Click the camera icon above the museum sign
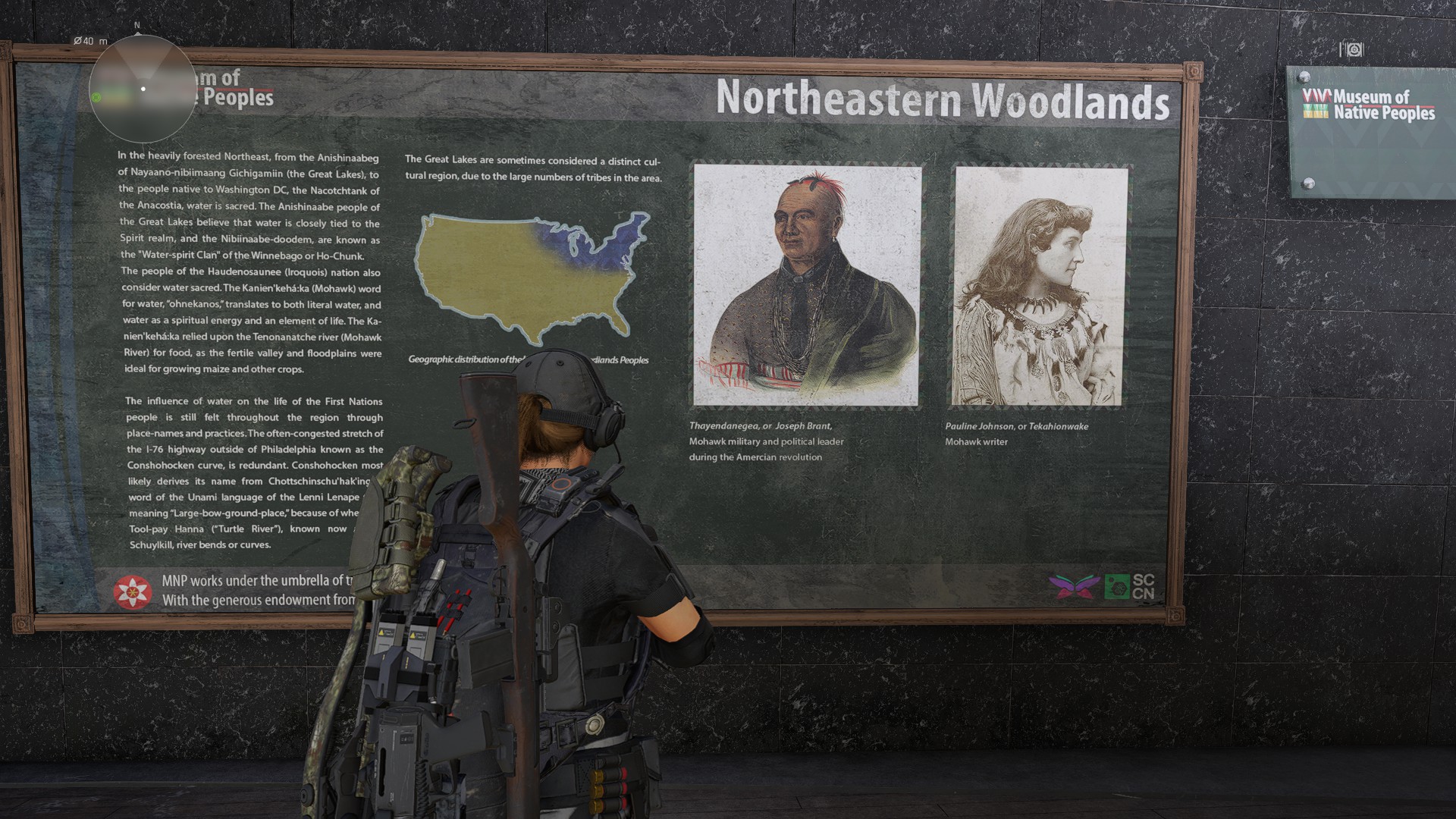The height and width of the screenshot is (819, 1456). coord(1351,48)
